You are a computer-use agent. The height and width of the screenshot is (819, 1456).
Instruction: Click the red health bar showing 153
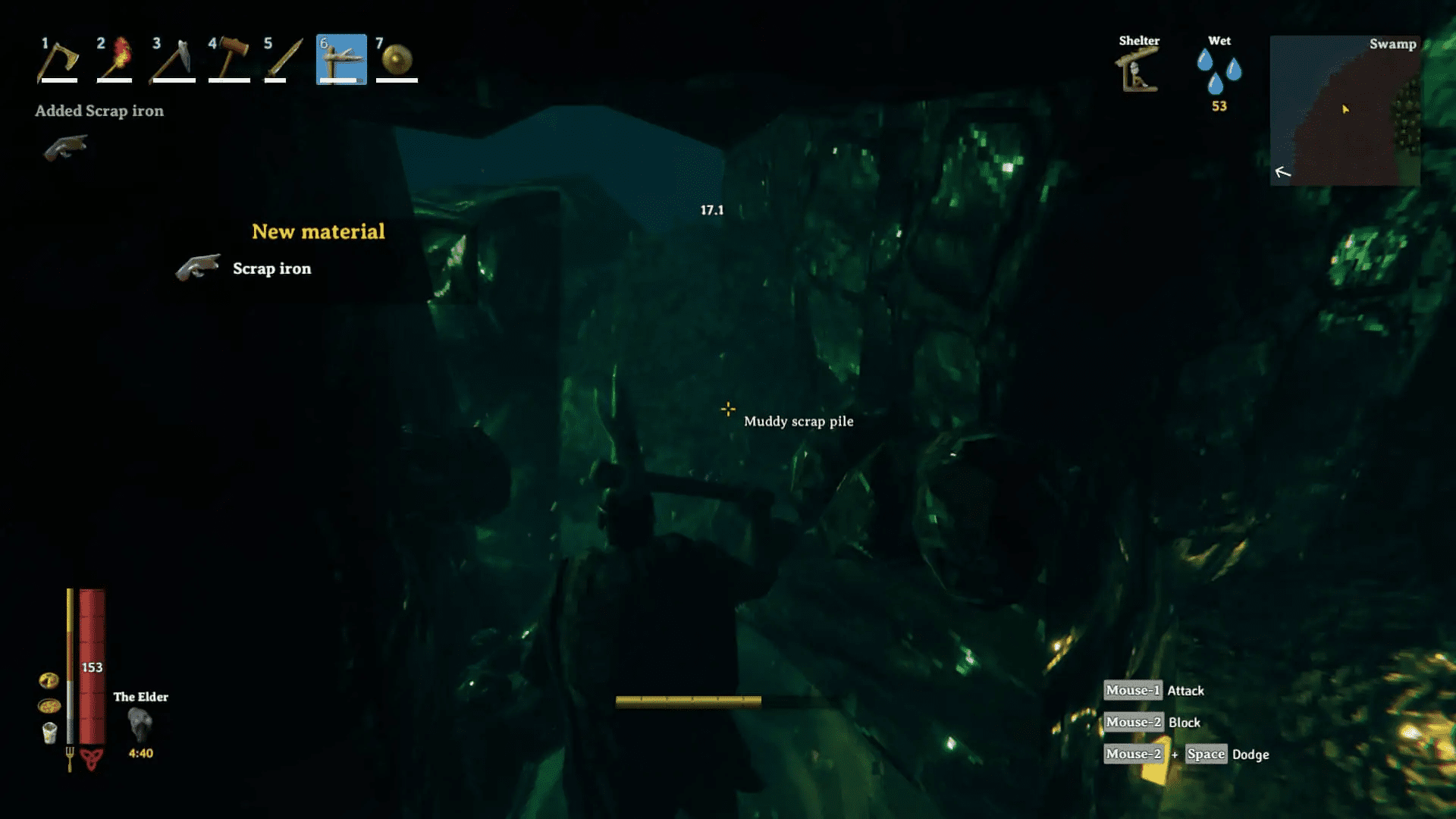92,667
